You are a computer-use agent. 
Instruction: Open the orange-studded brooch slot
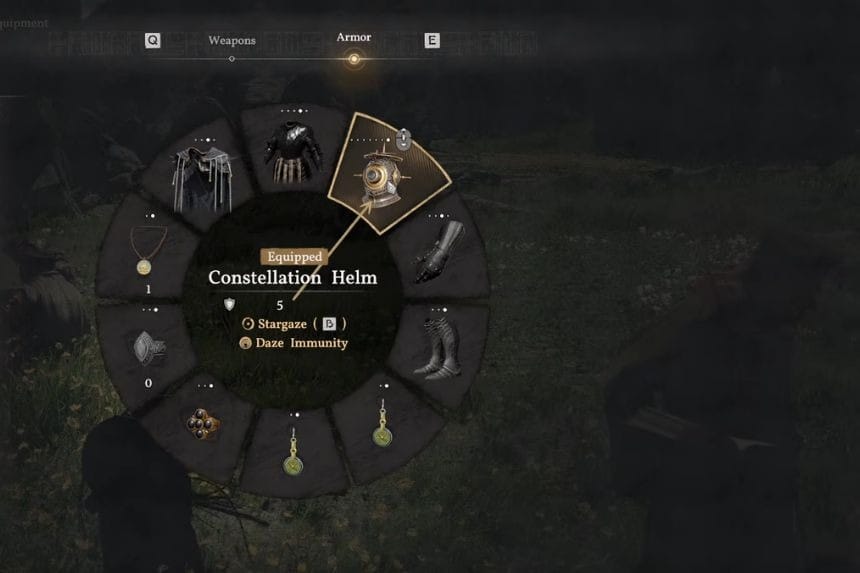[x=203, y=423]
